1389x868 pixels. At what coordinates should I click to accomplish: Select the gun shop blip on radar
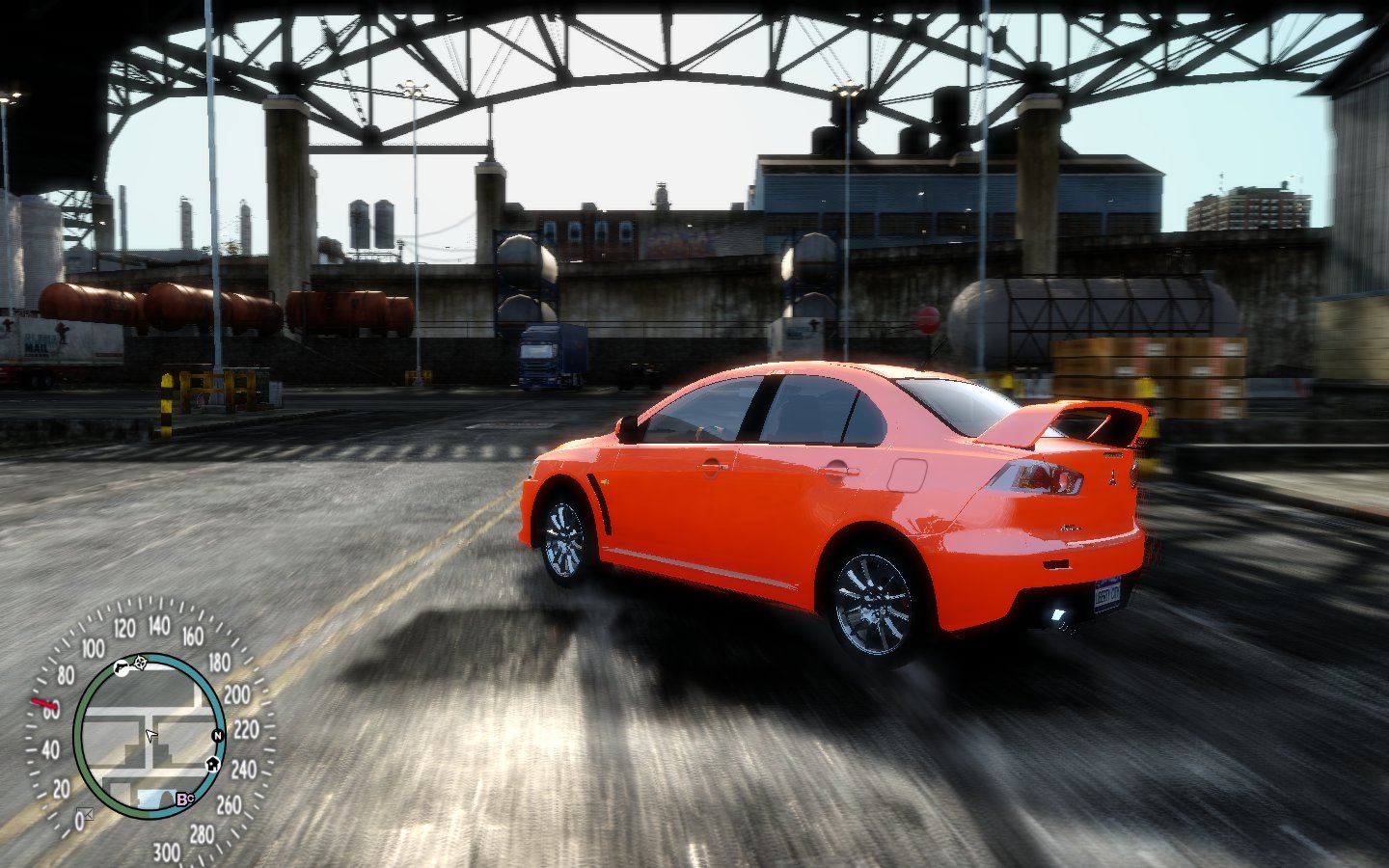(121, 666)
